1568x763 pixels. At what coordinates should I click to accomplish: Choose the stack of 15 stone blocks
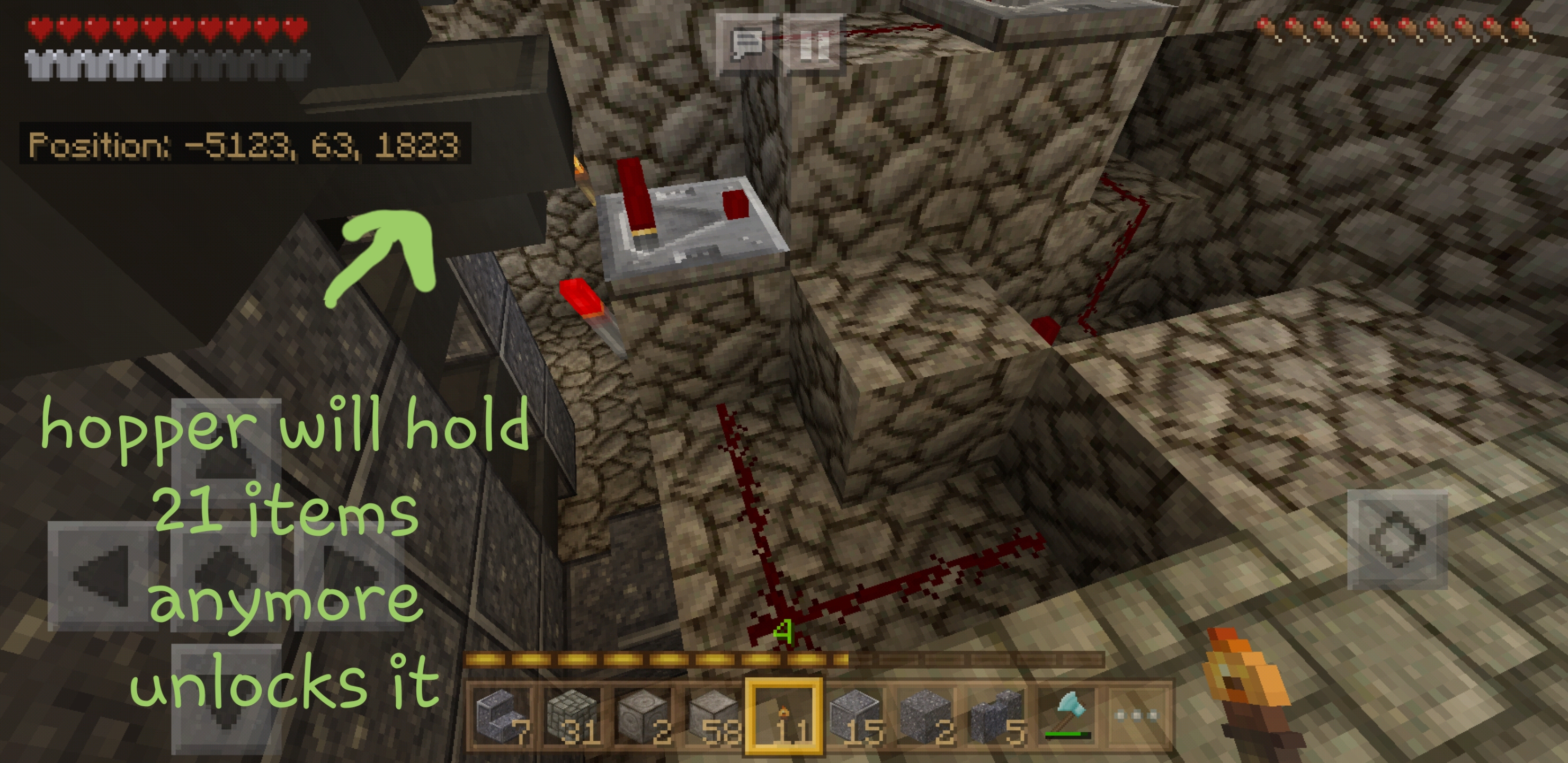point(854,716)
